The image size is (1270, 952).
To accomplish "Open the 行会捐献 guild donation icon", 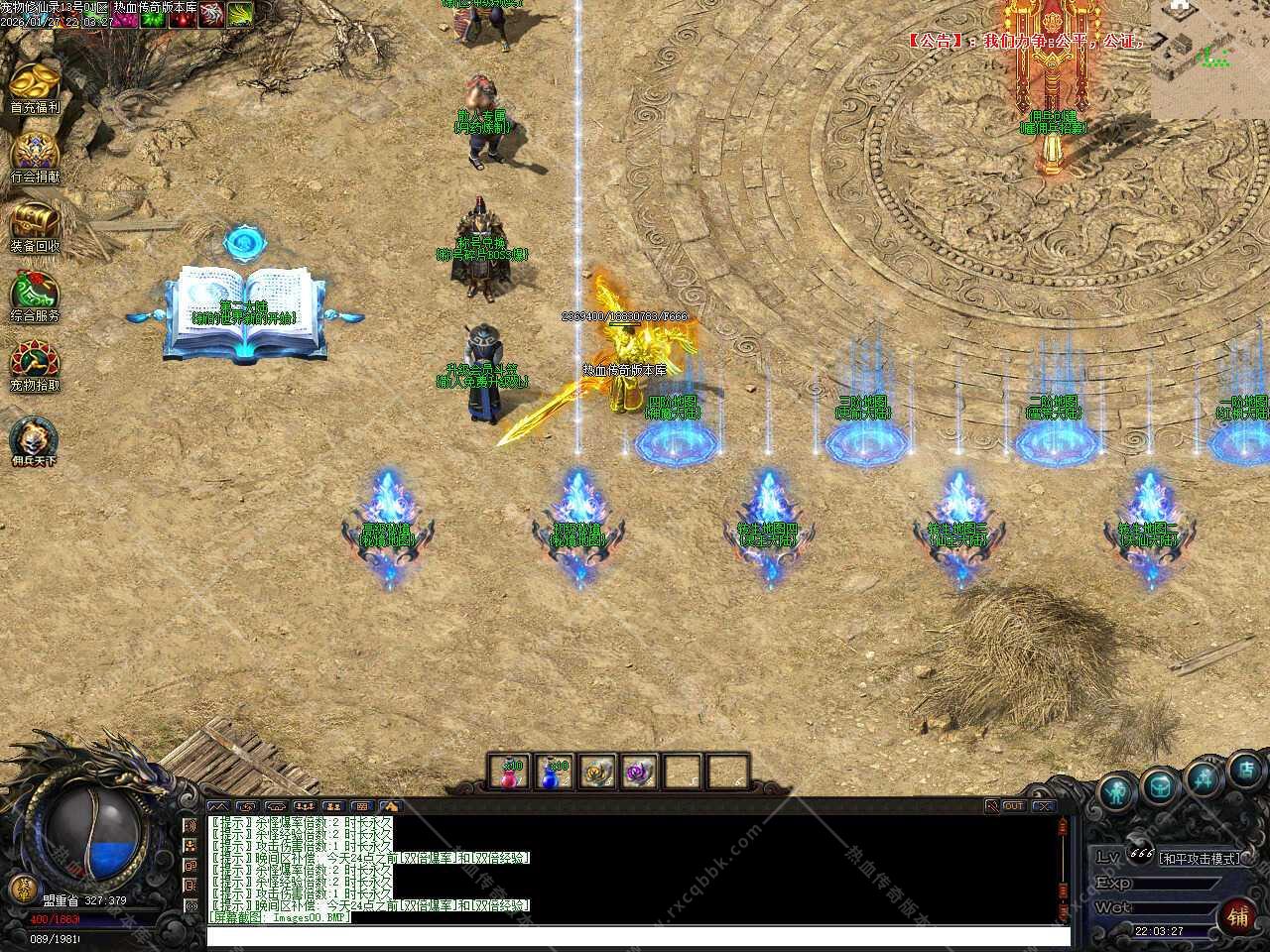I will tap(34, 154).
